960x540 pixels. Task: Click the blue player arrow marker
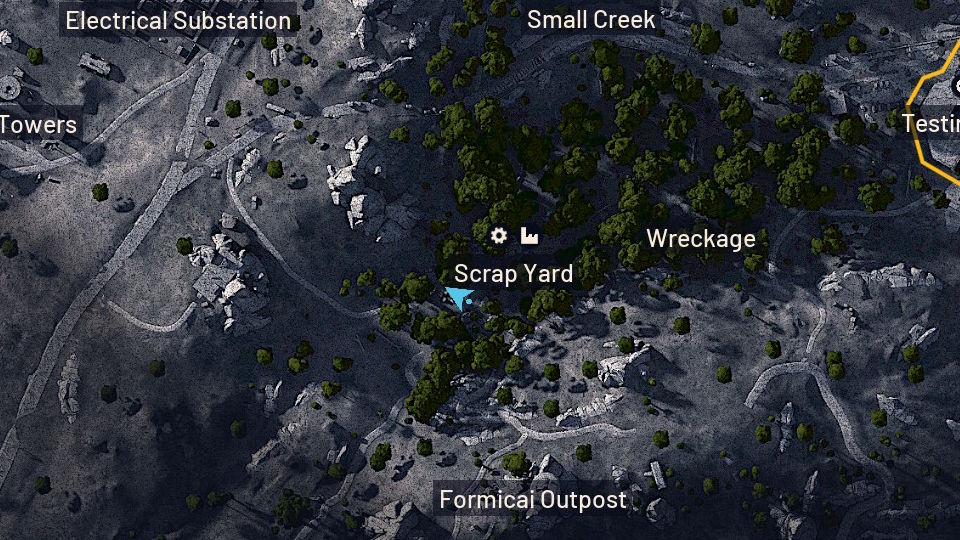point(460,298)
